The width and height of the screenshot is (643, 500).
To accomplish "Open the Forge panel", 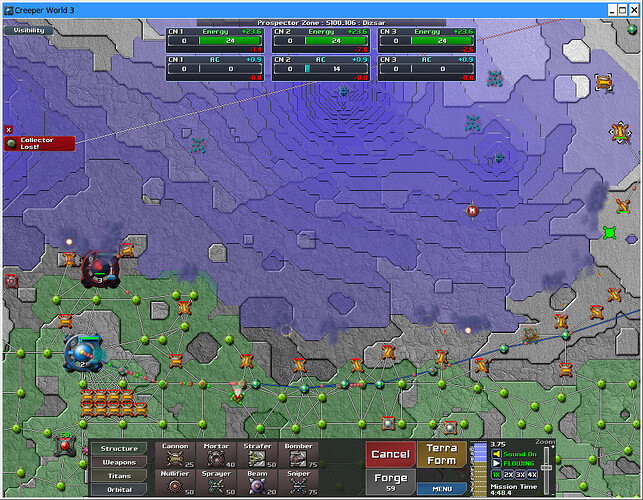I will (390, 482).
